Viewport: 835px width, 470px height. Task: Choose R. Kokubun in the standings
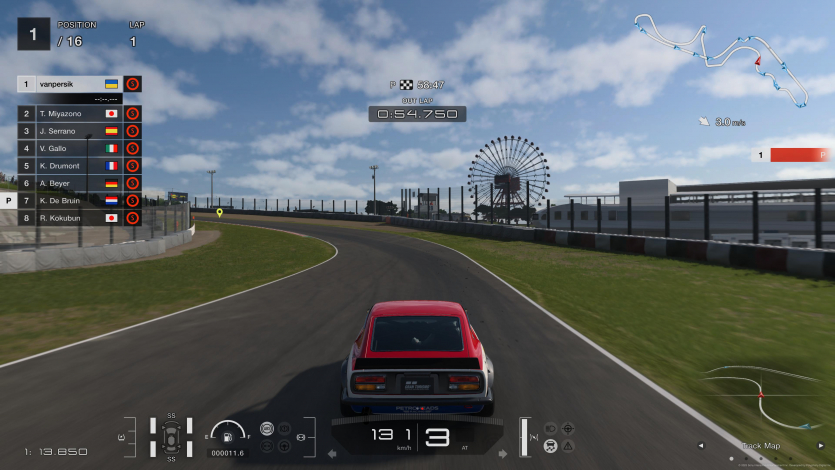(x=70, y=217)
